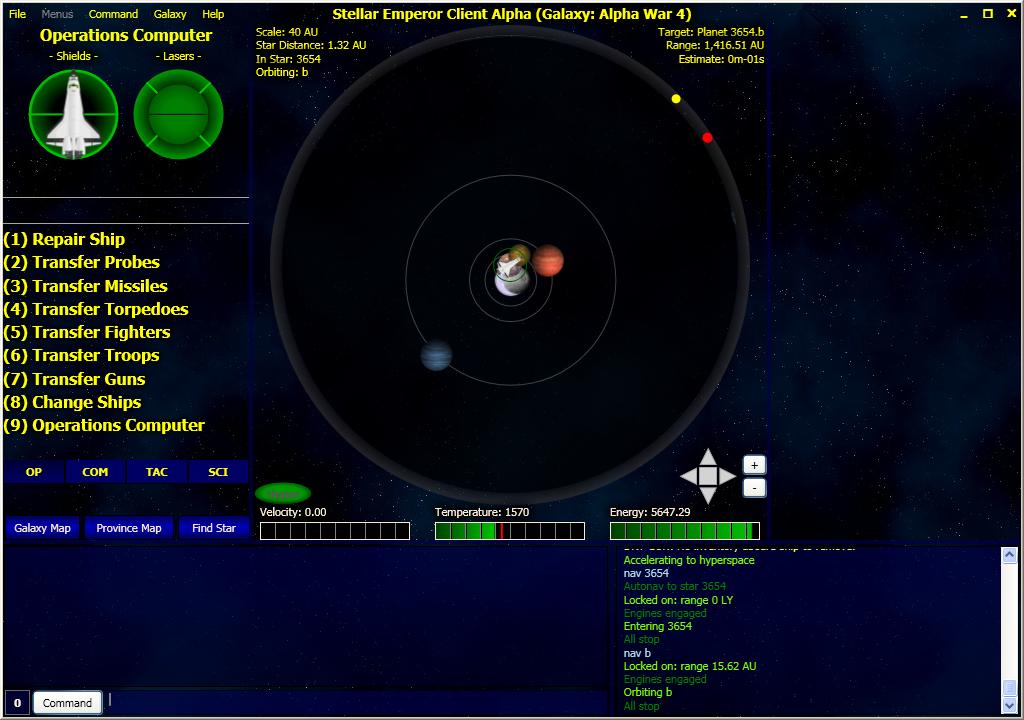Viewport: 1024px width, 720px height.
Task: Open the Galaxy Map
Action: coord(44,528)
